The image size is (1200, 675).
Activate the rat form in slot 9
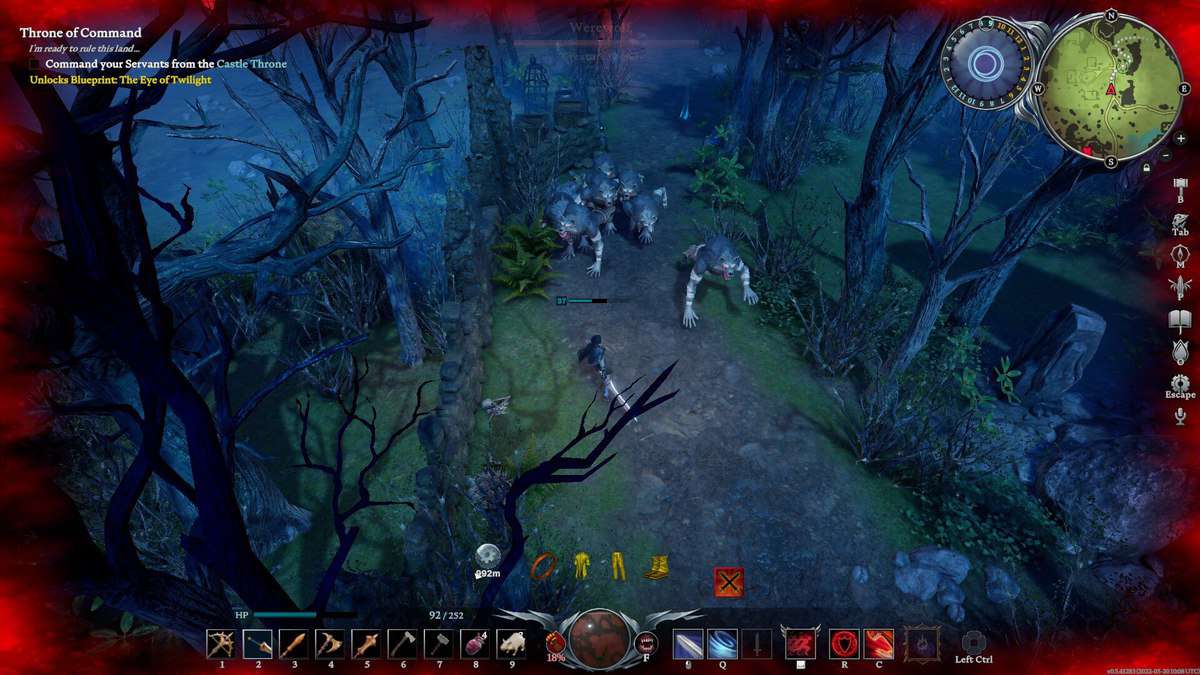(x=511, y=643)
